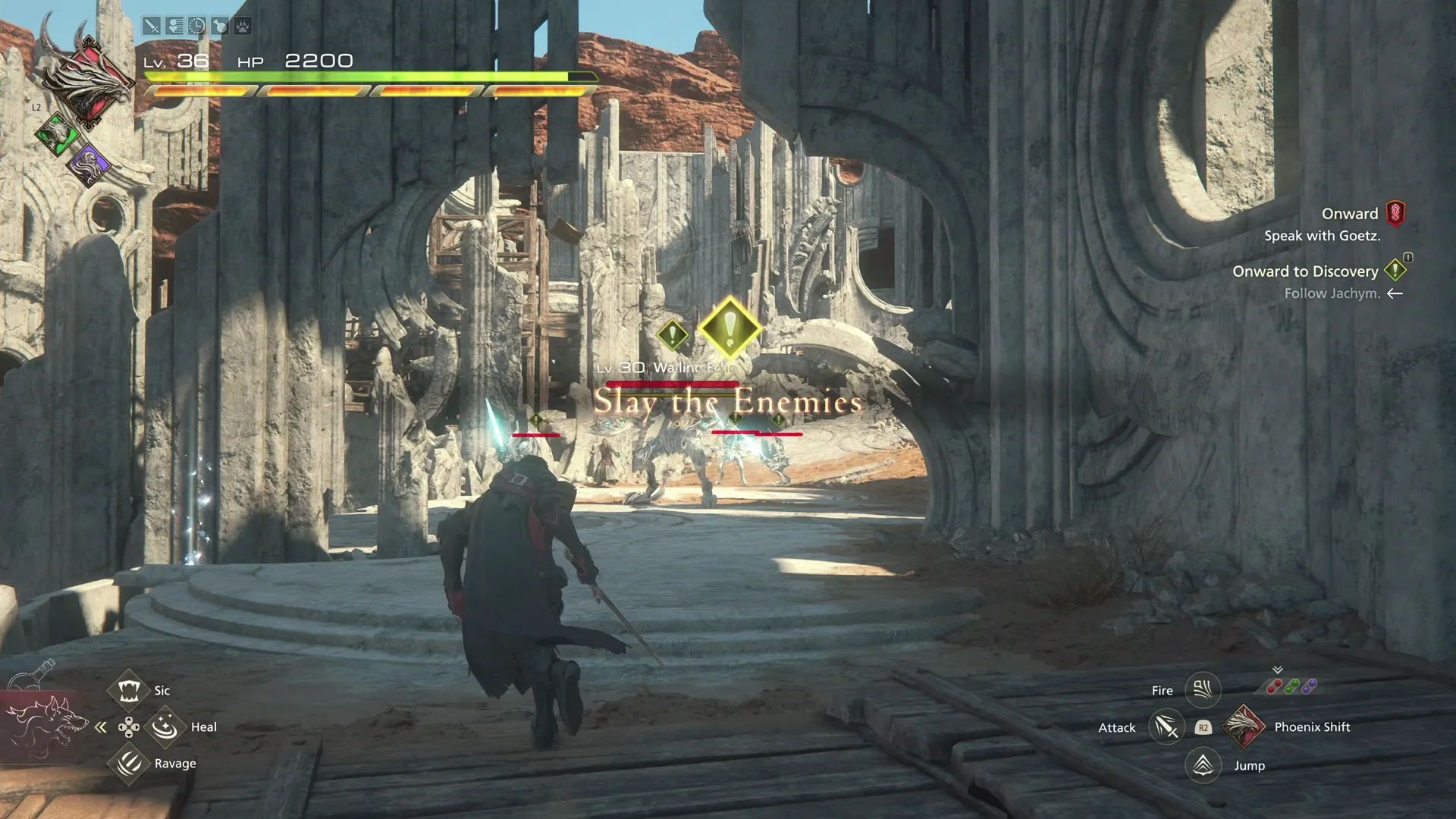Open the Onward quest entry
Screen dimensions: 1456x819
(x=1349, y=214)
